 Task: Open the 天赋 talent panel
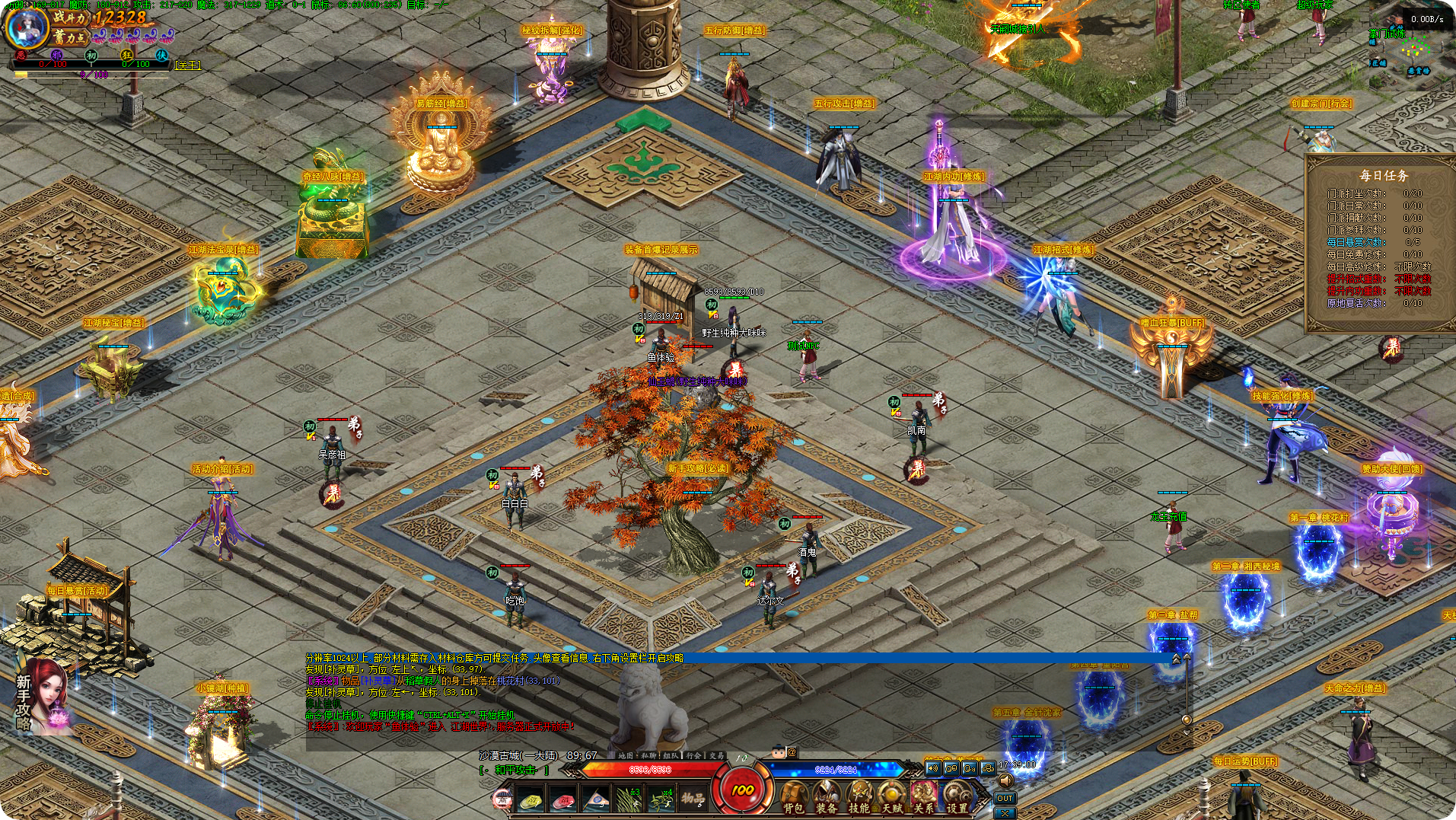pyautogui.click(x=891, y=797)
